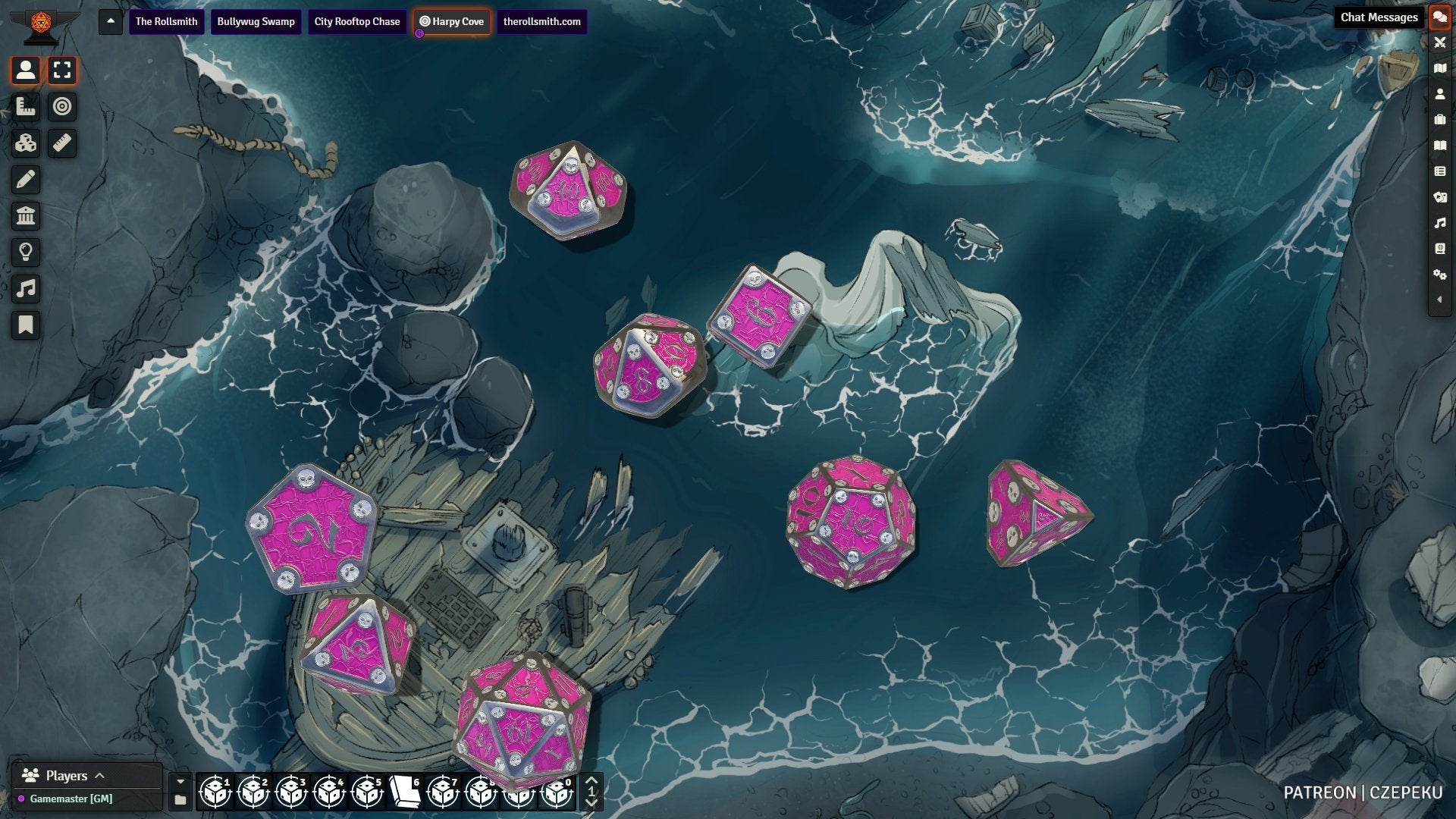
Task: Open the game settings gears tab
Action: pyautogui.click(x=1439, y=275)
